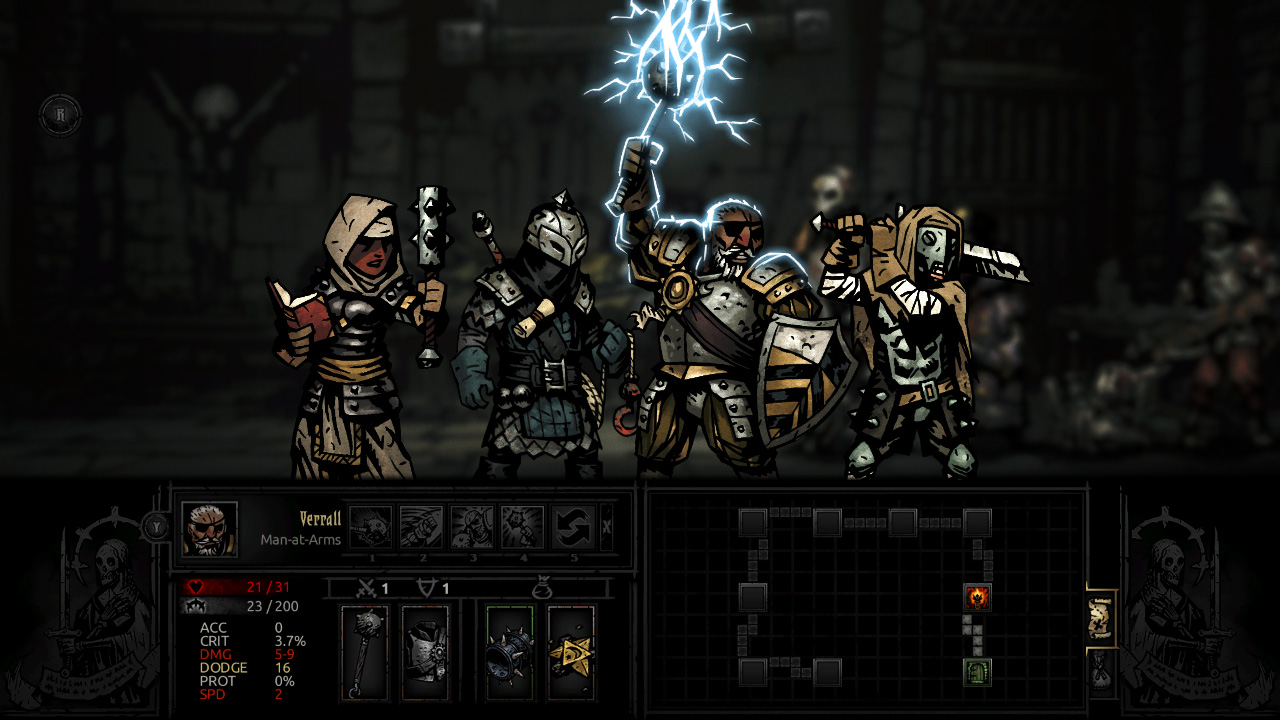This screenshot has width=1280, height=720.
Task: Select the third combat skill in slot 3
Action: tap(473, 527)
